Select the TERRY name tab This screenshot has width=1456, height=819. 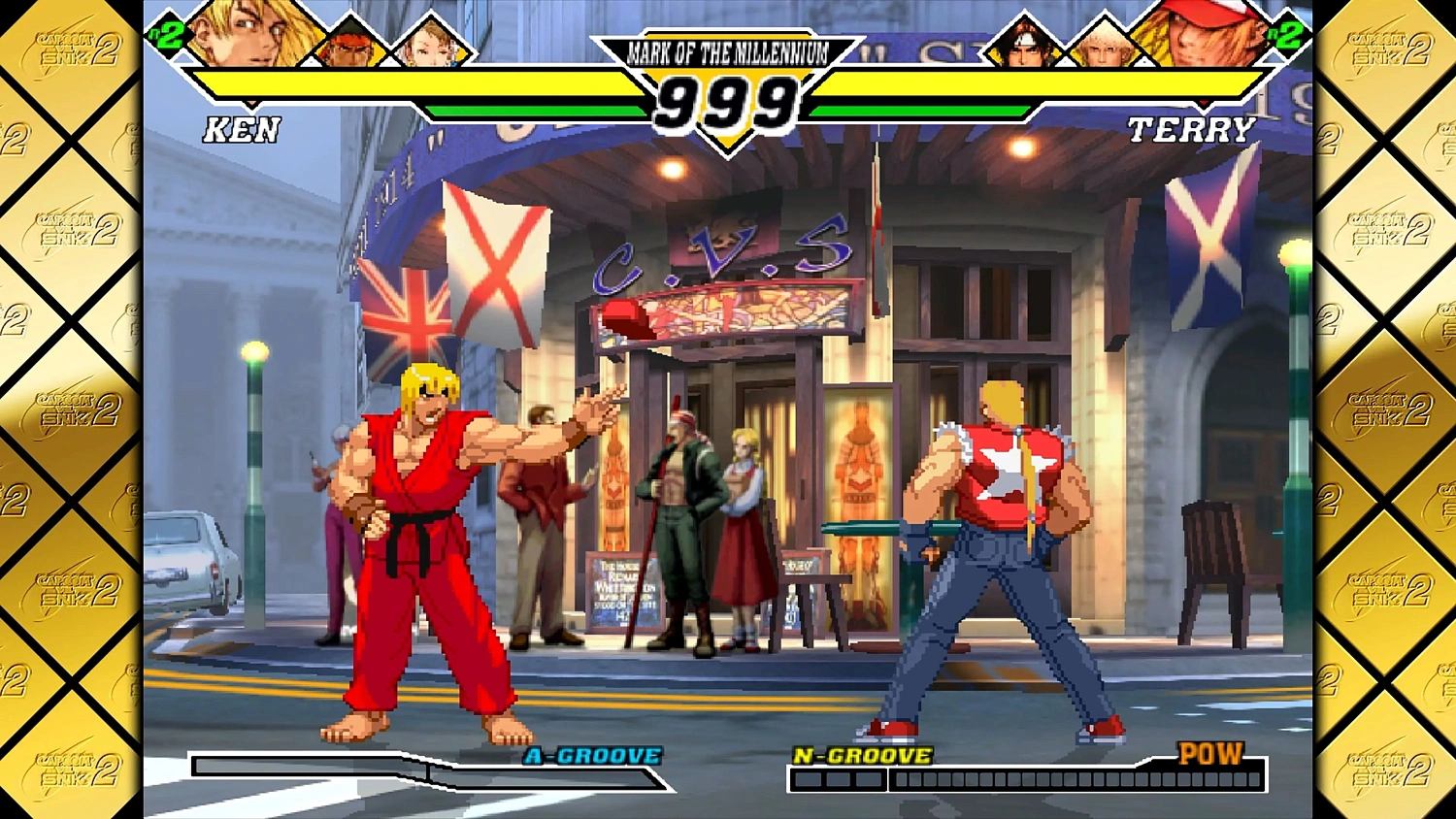[1194, 128]
